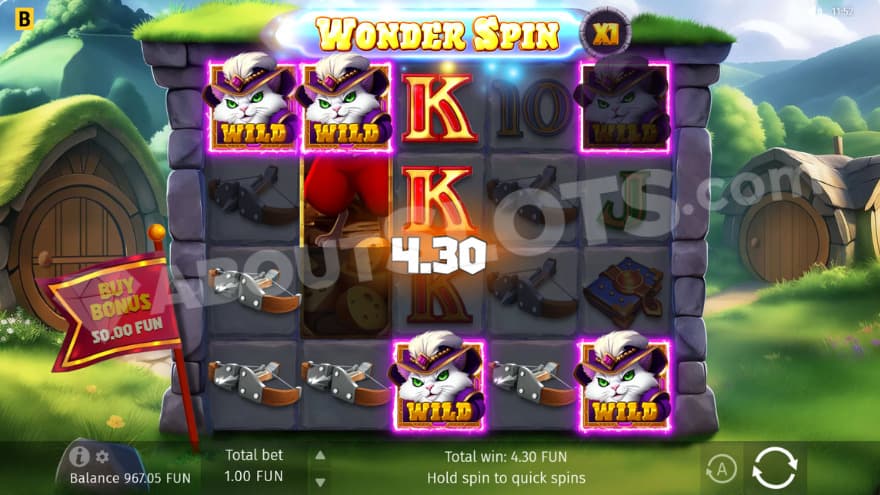Viewport: 880px width, 495px height.
Task: Open settings via the gear icon
Action: pyautogui.click(x=102, y=457)
